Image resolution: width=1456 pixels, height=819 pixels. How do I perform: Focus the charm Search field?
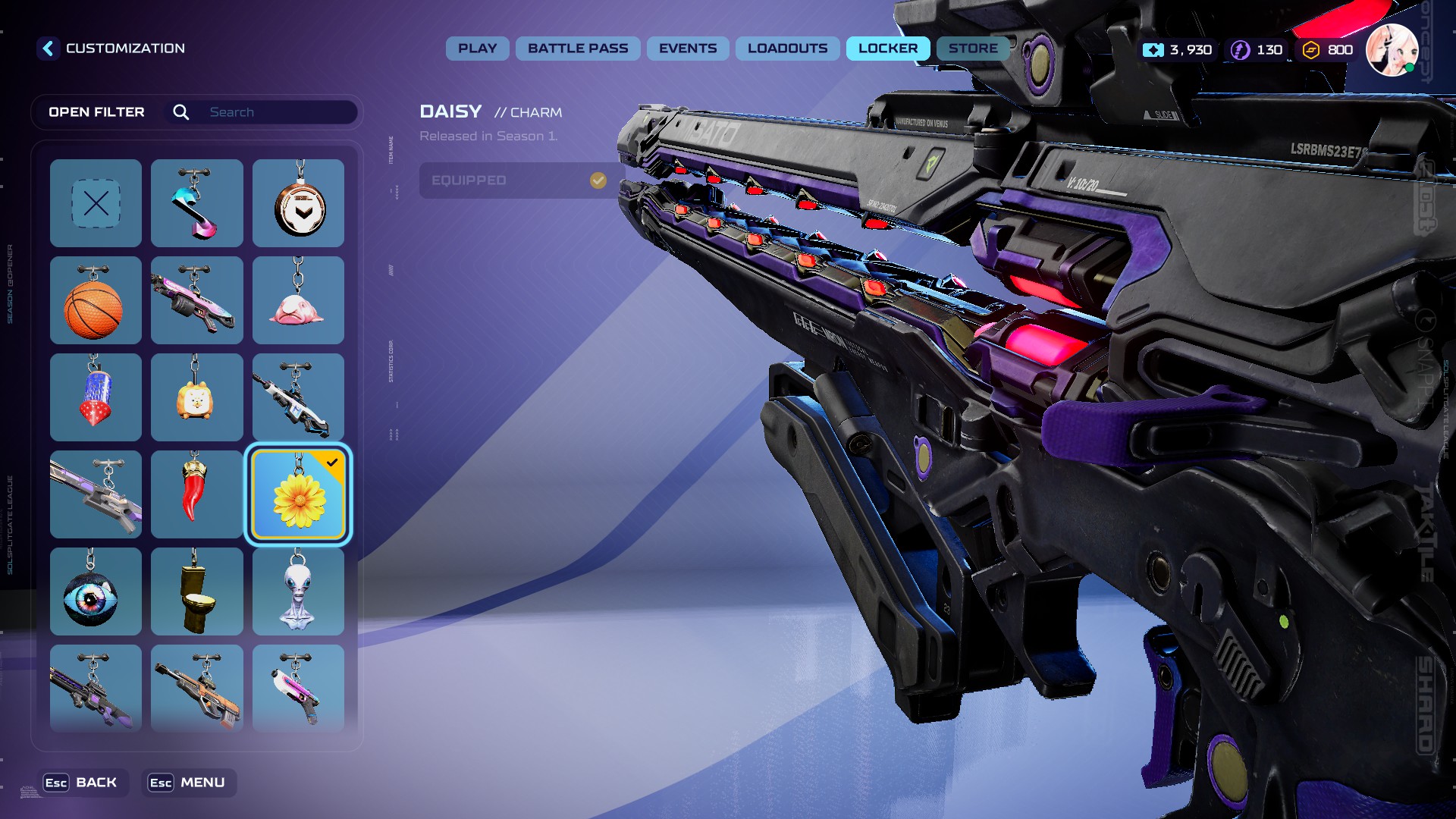pyautogui.click(x=279, y=112)
